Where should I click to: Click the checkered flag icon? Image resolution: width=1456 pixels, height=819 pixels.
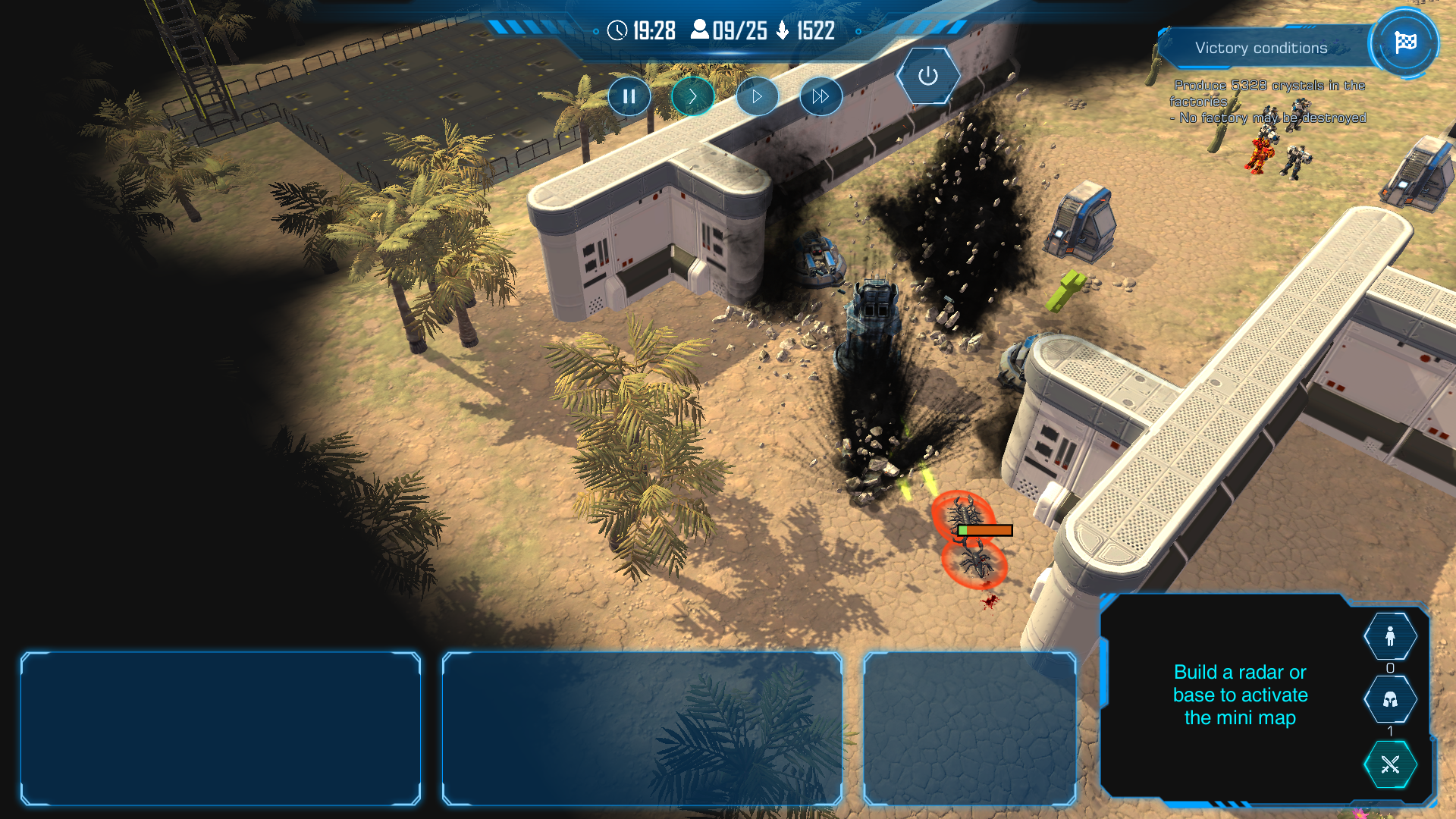click(1404, 42)
